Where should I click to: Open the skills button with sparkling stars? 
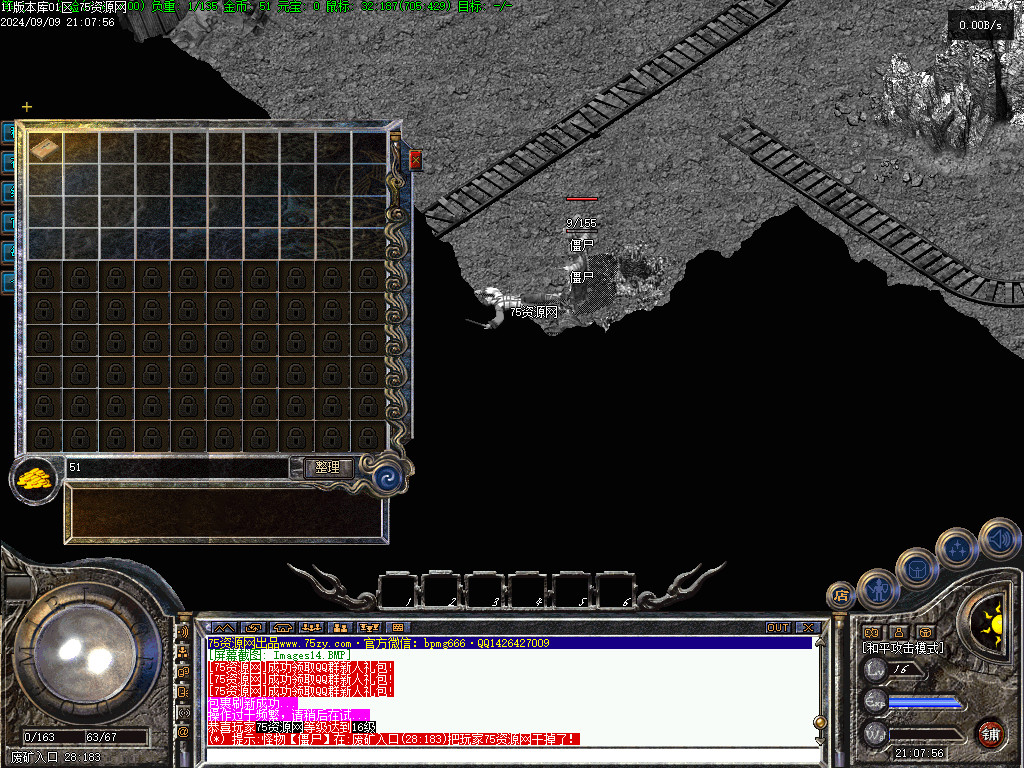click(958, 548)
